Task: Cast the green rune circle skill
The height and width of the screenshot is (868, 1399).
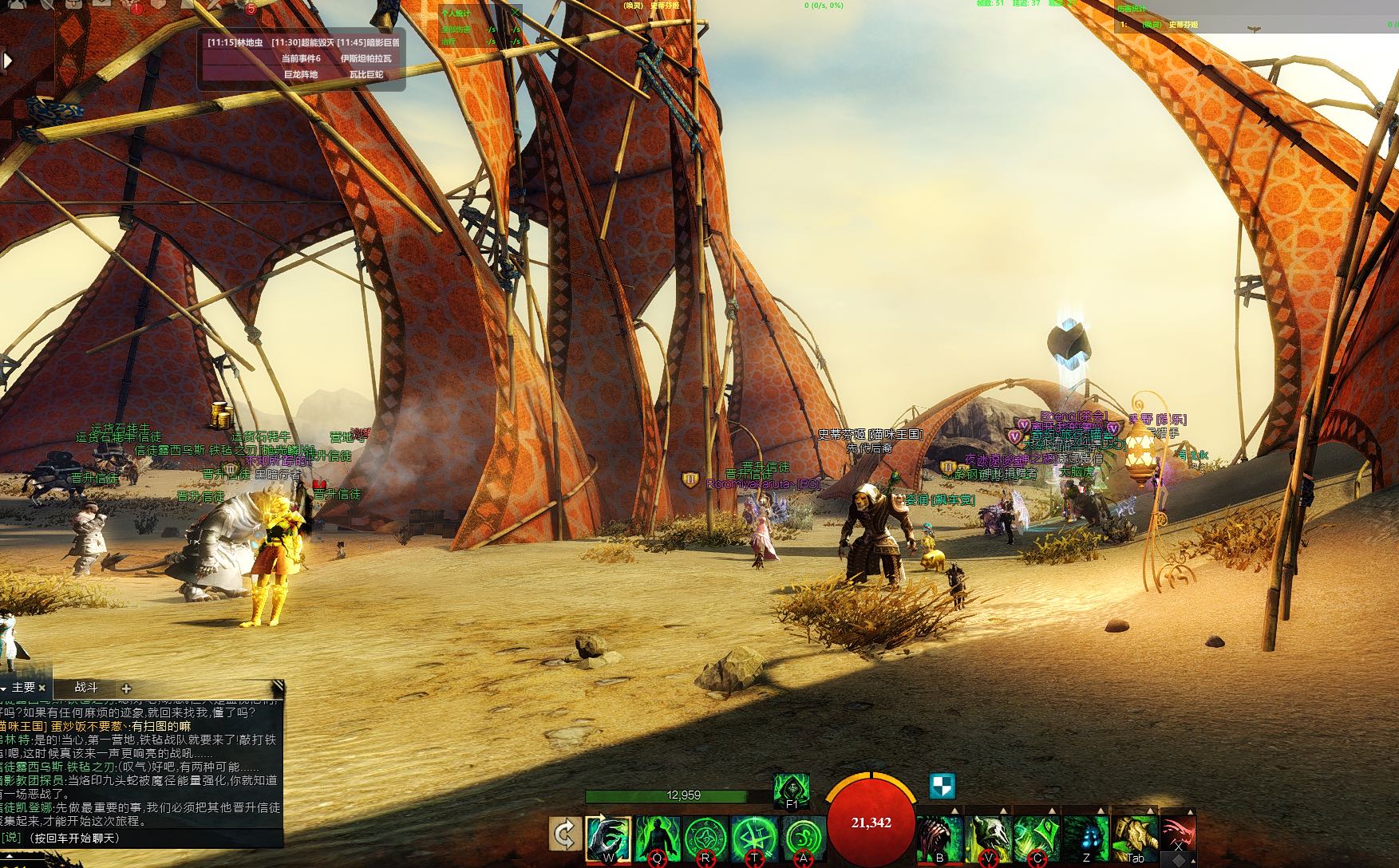Action: point(705,838)
